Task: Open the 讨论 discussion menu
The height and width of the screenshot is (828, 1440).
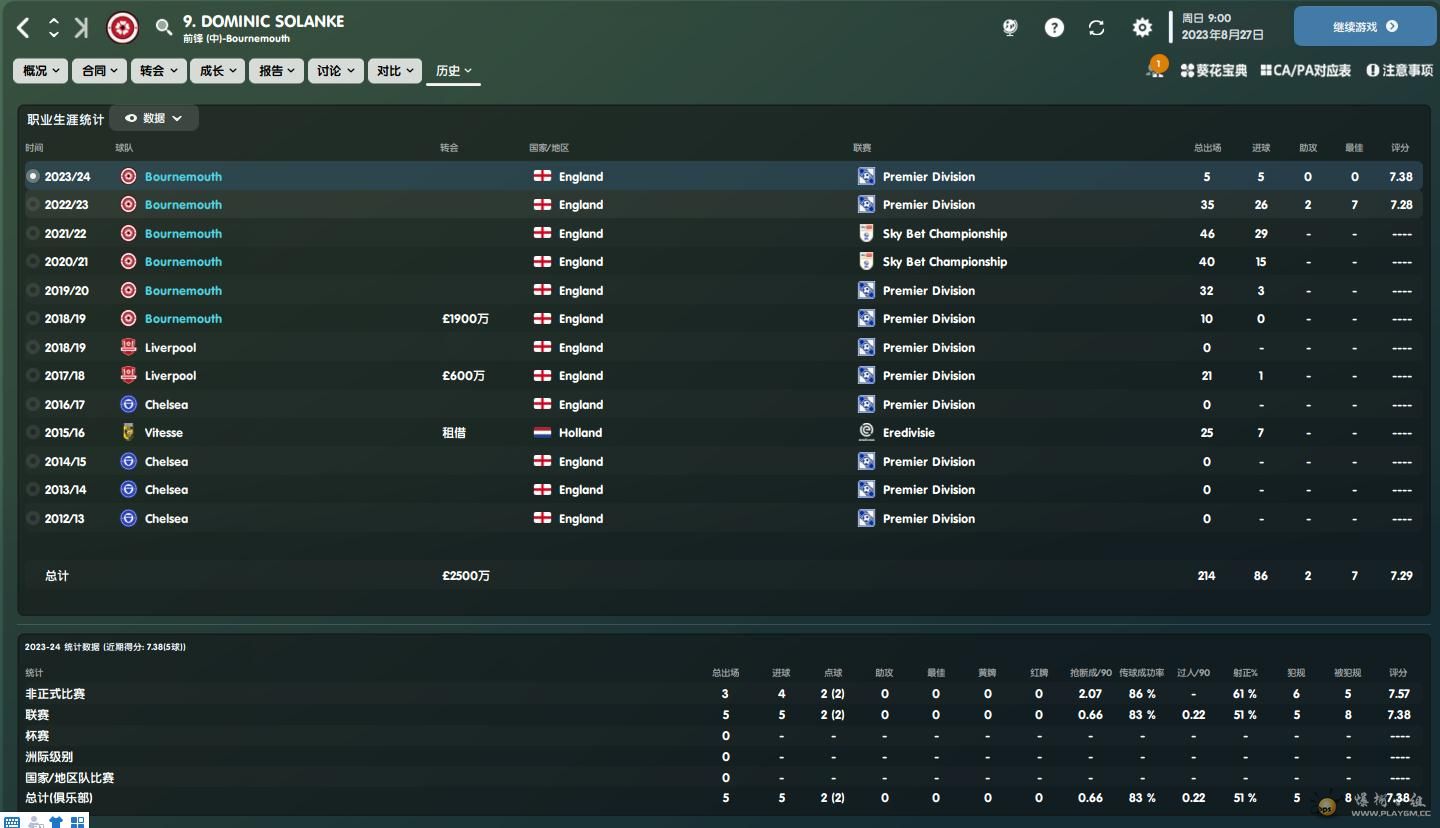Action: click(335, 71)
